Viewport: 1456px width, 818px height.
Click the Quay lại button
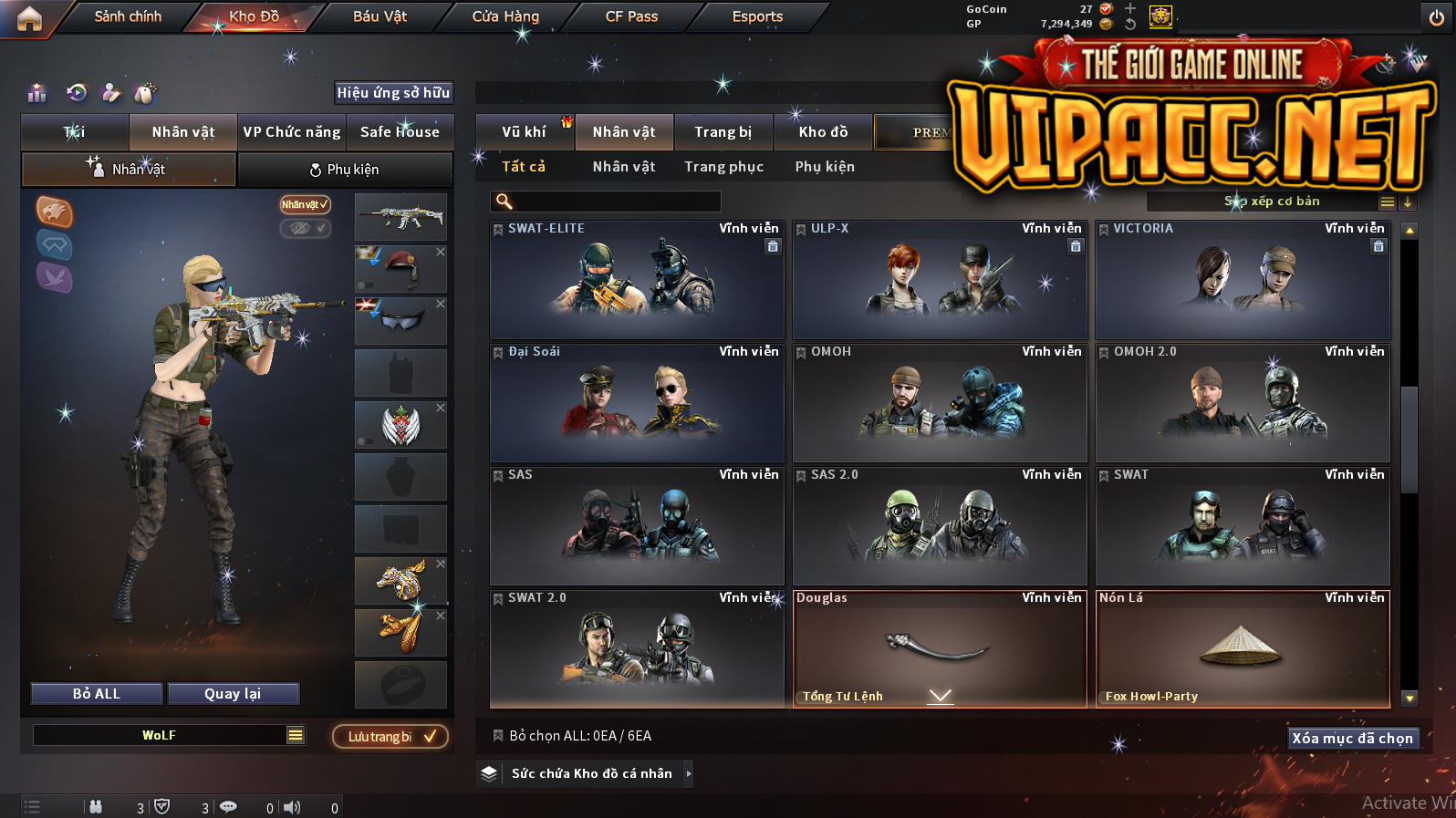(x=233, y=694)
